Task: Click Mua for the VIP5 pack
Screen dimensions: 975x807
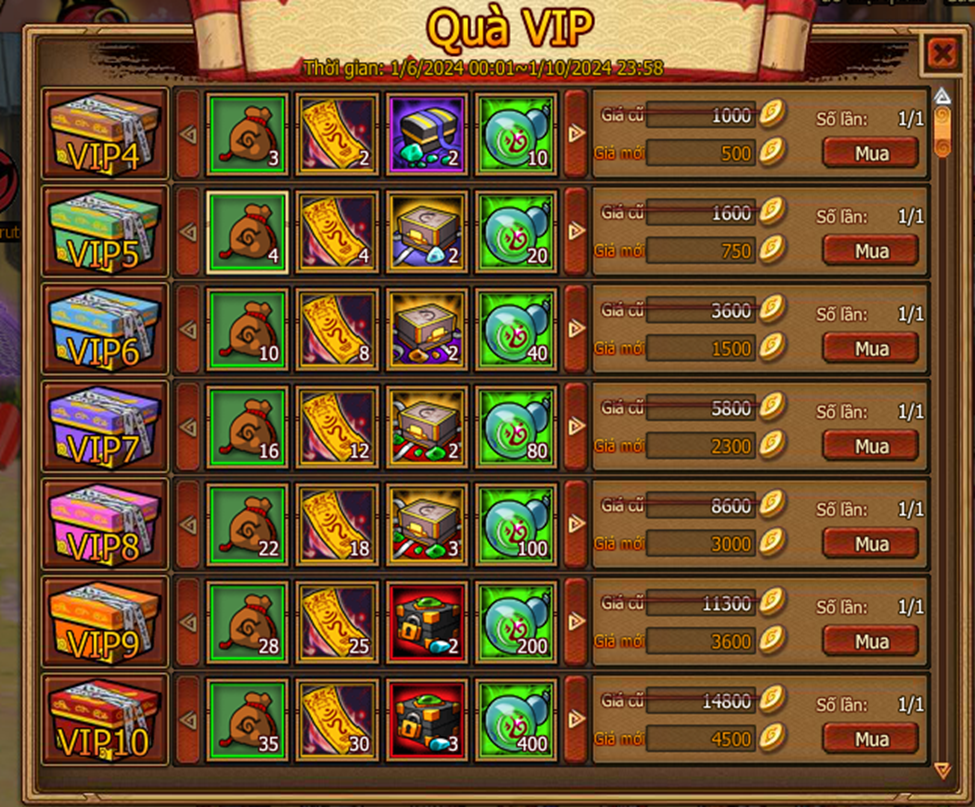Action: pos(870,250)
